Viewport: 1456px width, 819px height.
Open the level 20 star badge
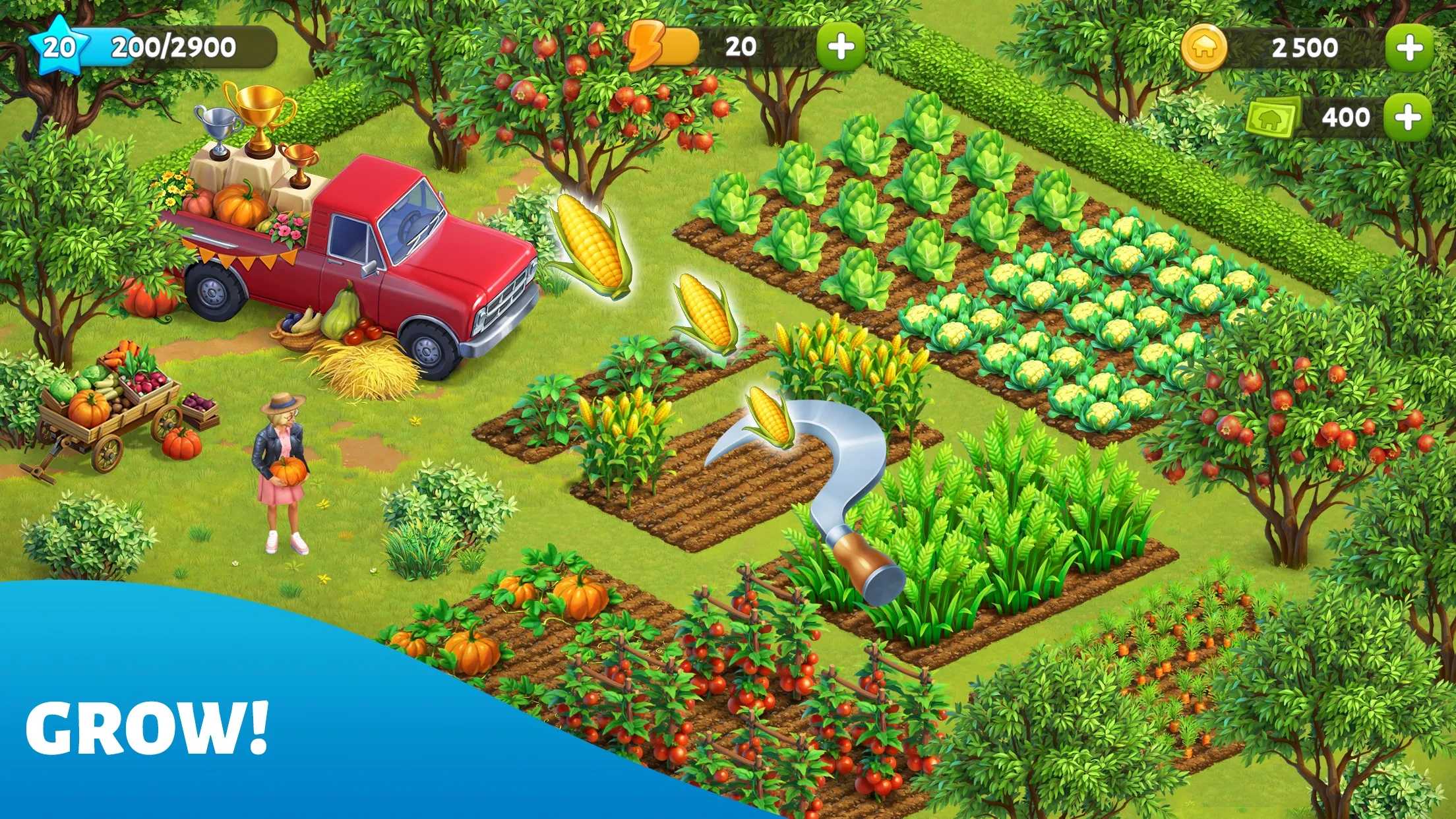point(59,46)
